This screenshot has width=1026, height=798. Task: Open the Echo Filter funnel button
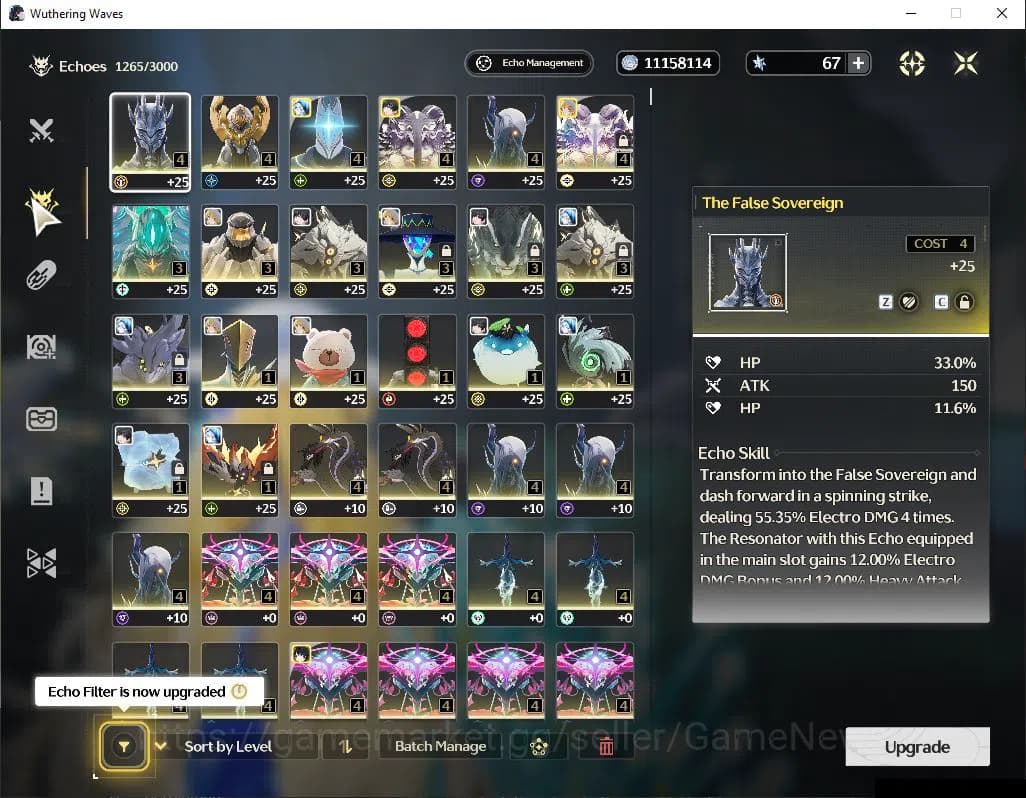(124, 746)
